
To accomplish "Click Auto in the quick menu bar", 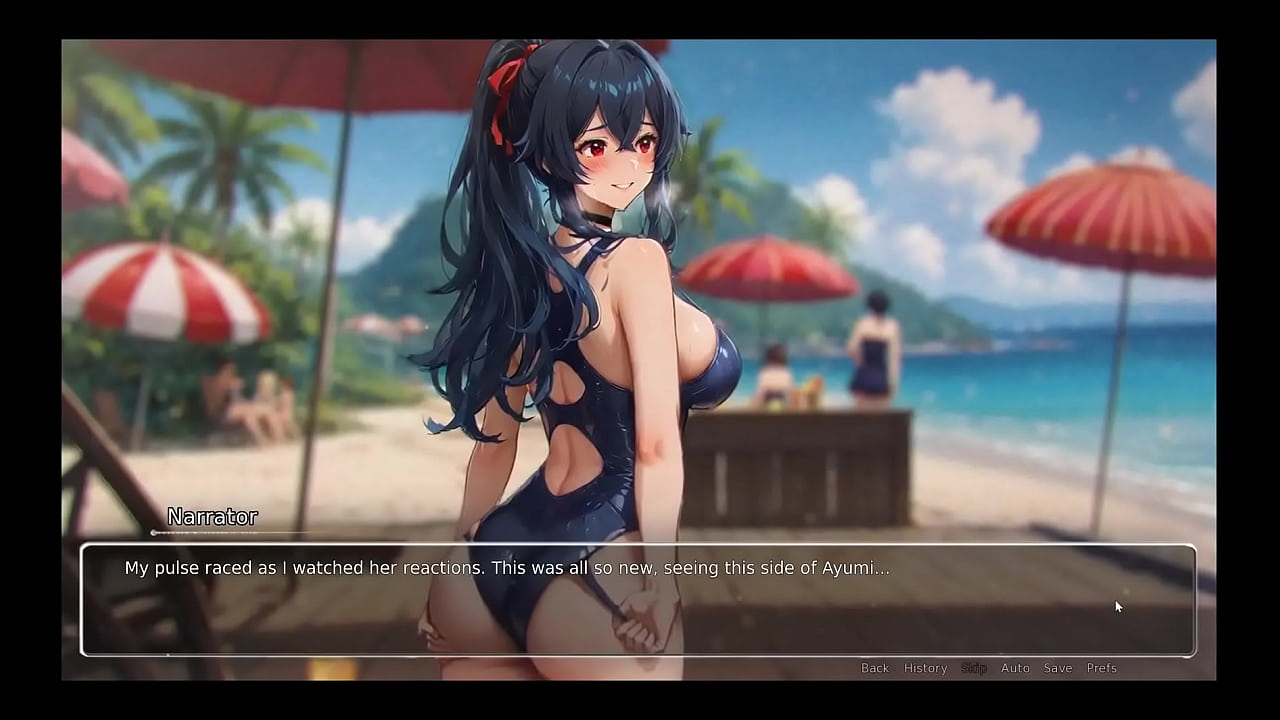I will [x=1016, y=668].
